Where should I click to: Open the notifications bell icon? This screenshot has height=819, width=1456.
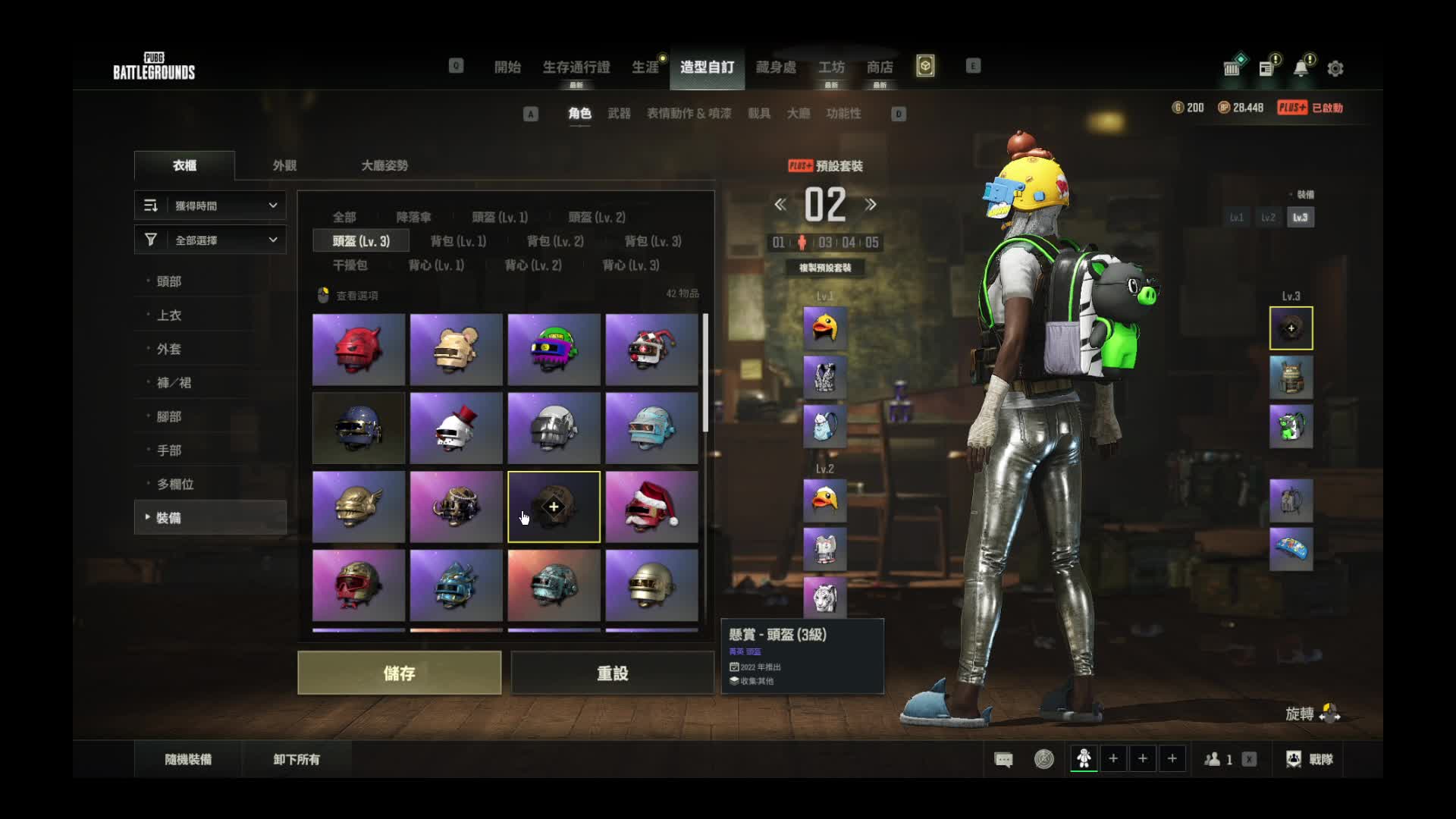[x=1301, y=68]
